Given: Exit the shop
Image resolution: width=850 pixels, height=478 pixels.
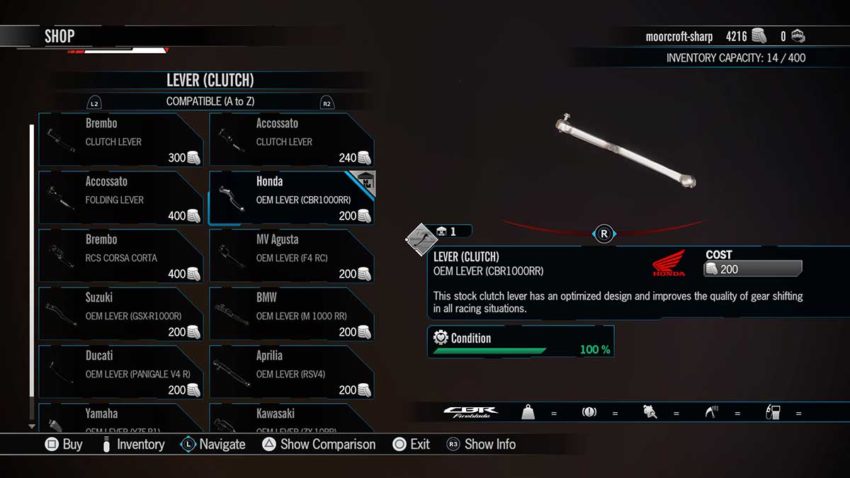Looking at the screenshot, I should pyautogui.click(x=412, y=444).
